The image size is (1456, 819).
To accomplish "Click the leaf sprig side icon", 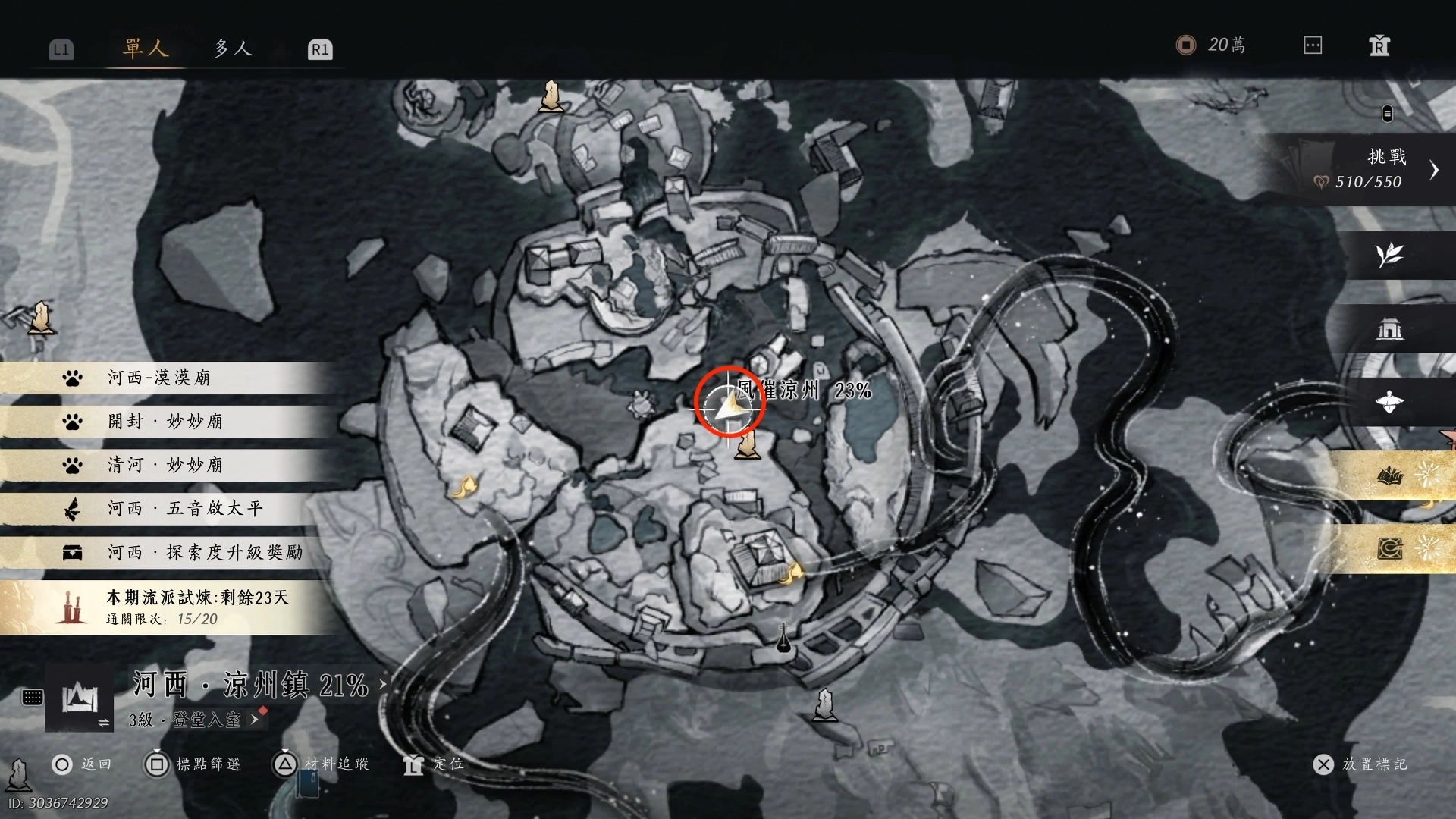I will tap(1389, 255).
